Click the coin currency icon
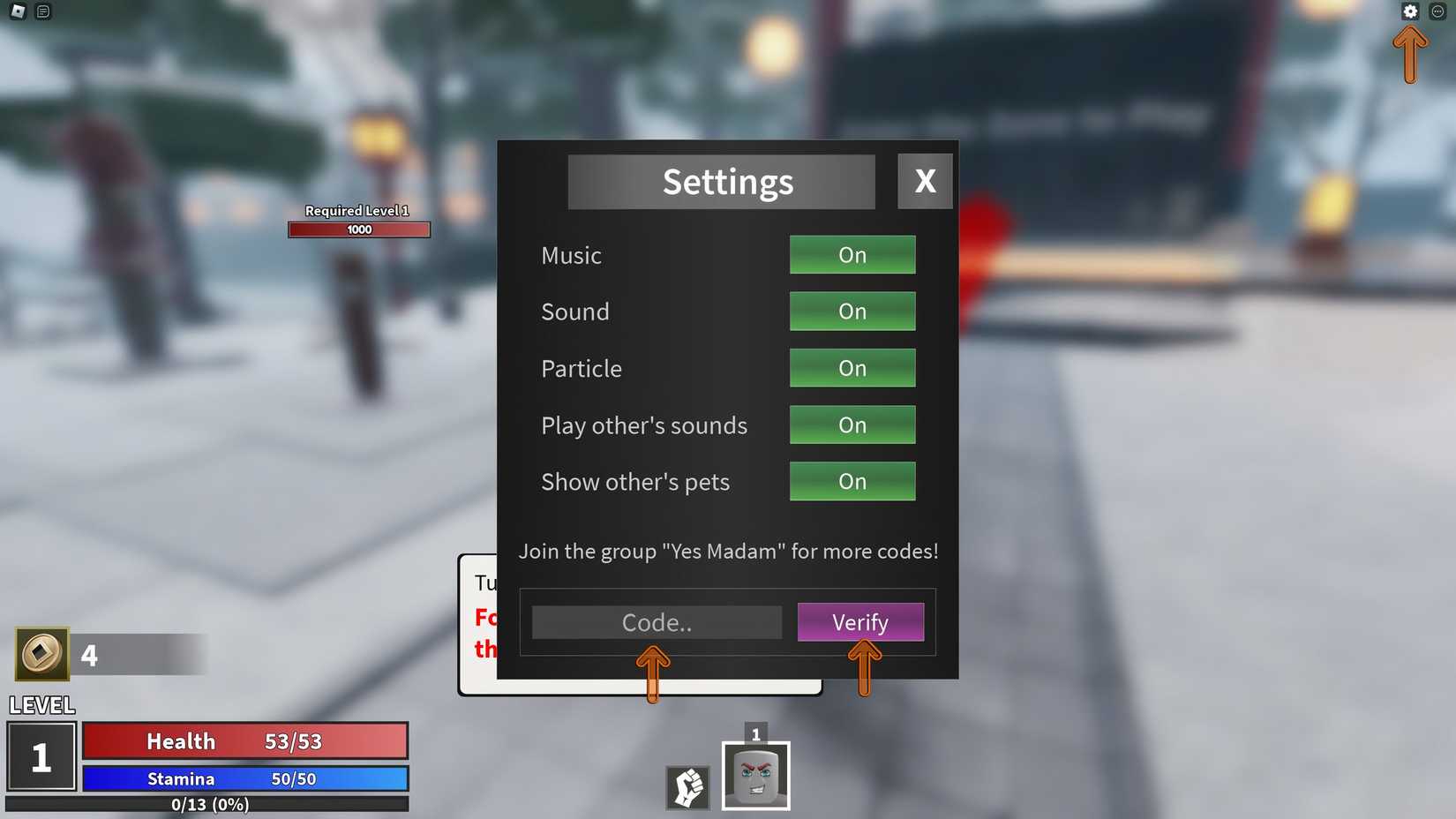Image resolution: width=1456 pixels, height=819 pixels. pyautogui.click(x=41, y=654)
